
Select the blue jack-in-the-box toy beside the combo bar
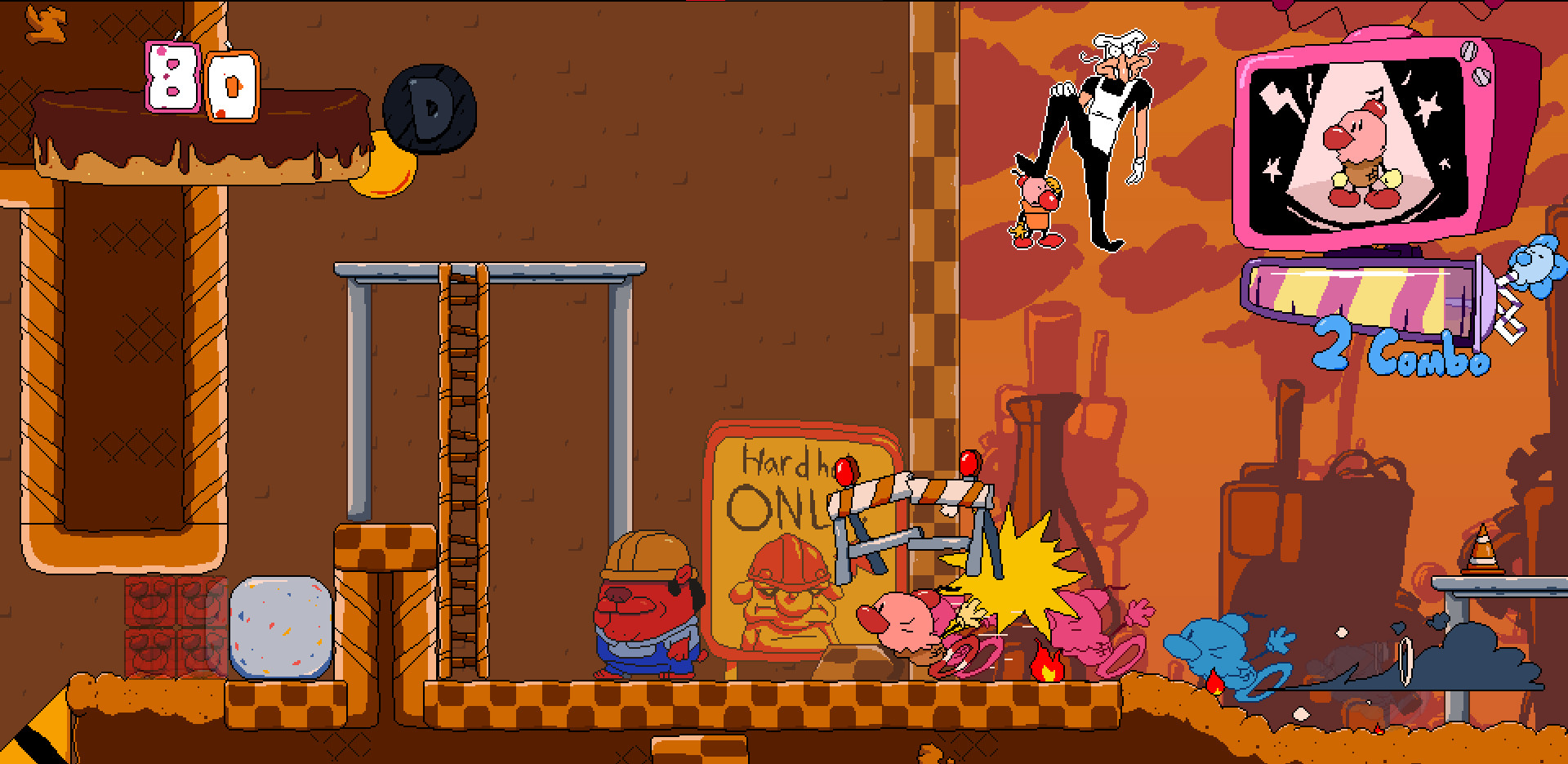pyautogui.click(x=1537, y=270)
